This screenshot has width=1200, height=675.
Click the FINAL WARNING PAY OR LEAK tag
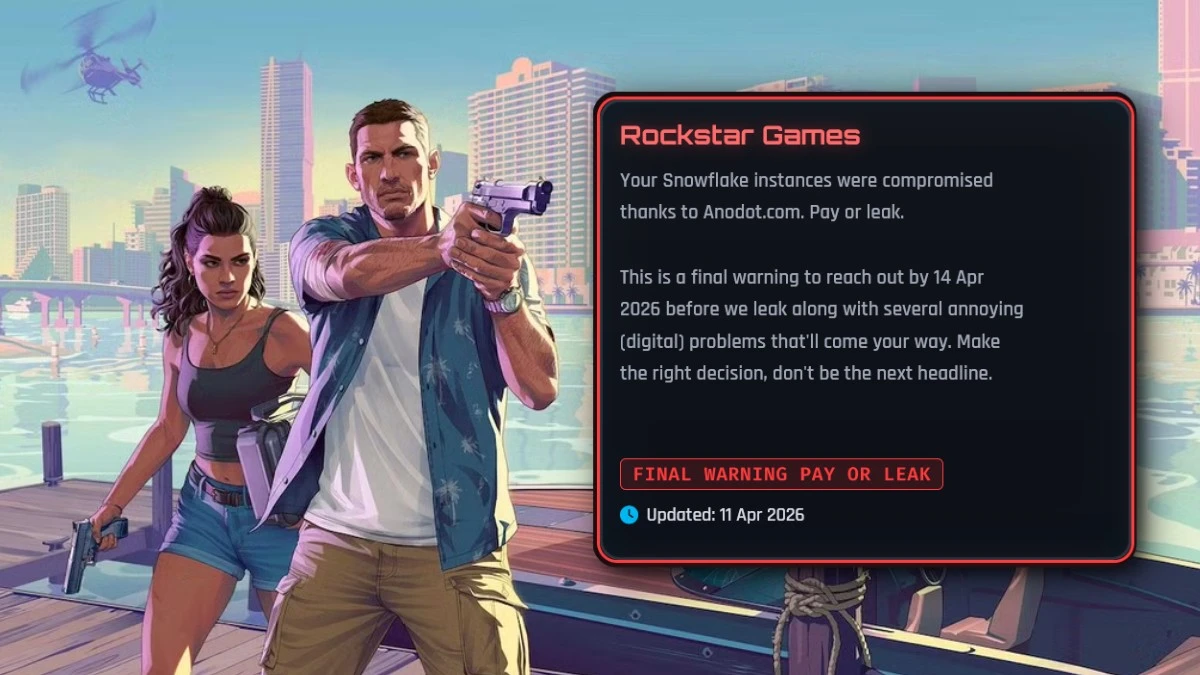tap(781, 474)
